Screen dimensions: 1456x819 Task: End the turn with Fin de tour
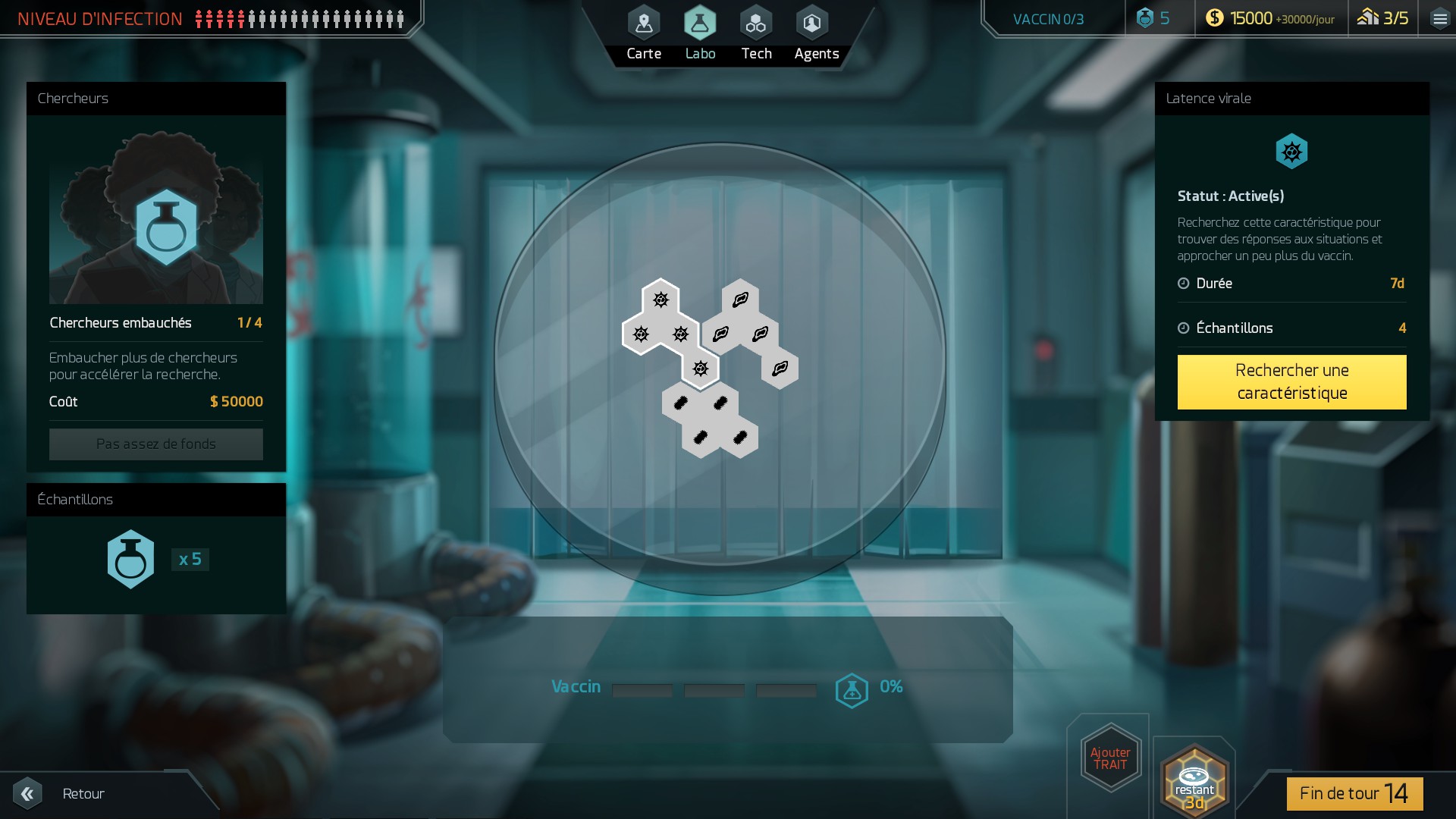pyautogui.click(x=1354, y=793)
